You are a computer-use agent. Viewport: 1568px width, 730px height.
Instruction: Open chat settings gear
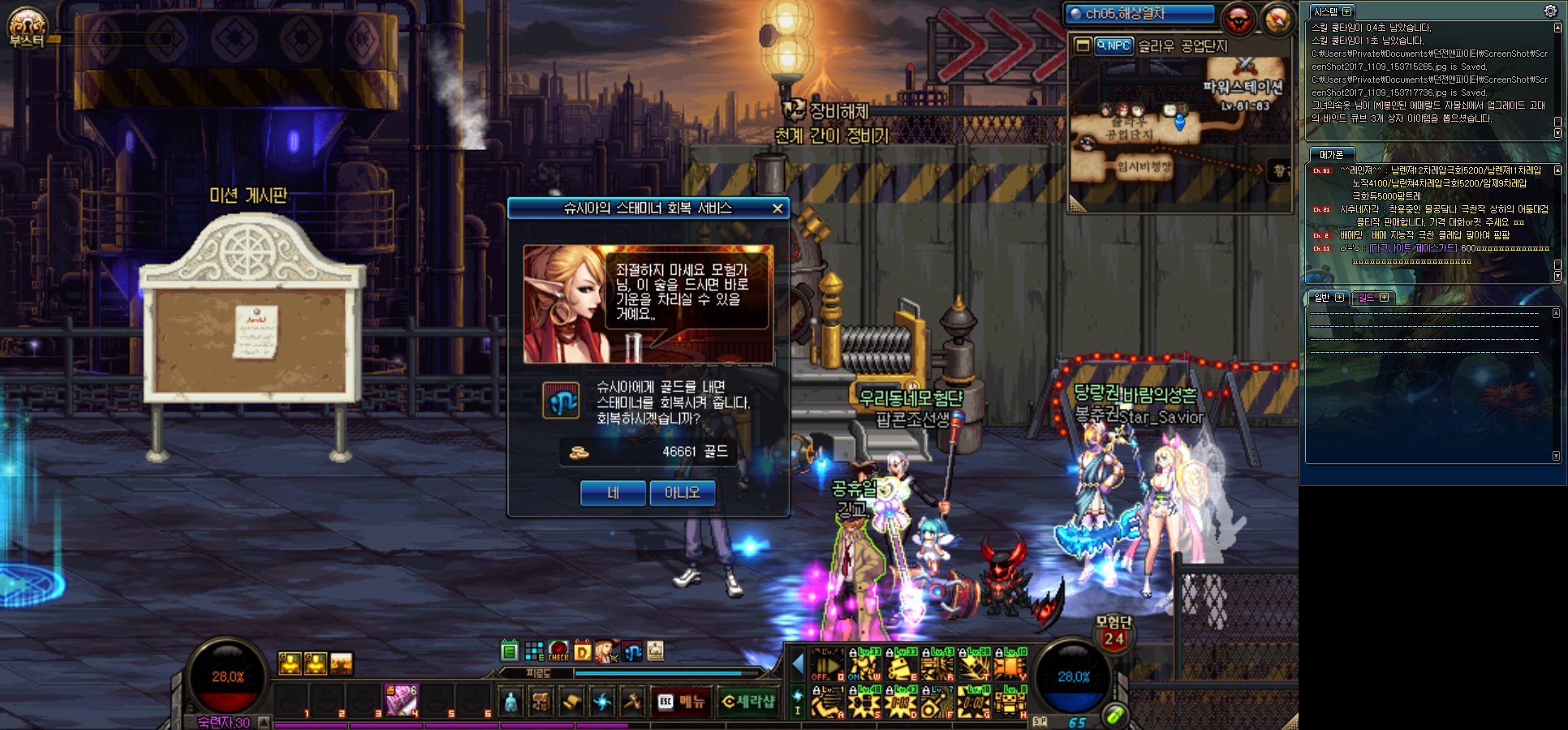pyautogui.click(x=1550, y=11)
